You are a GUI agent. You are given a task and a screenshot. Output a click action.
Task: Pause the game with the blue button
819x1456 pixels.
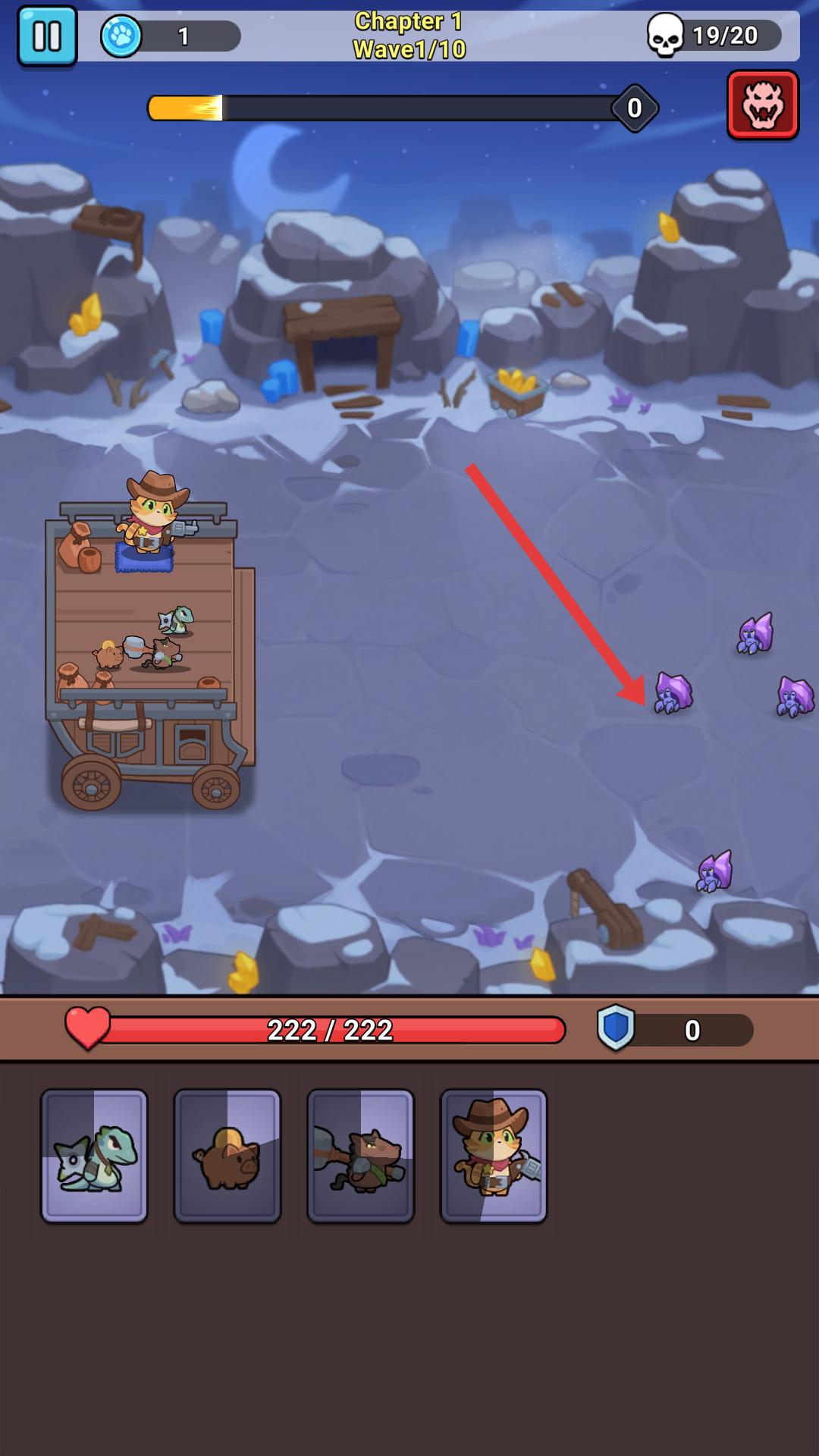coord(47,36)
